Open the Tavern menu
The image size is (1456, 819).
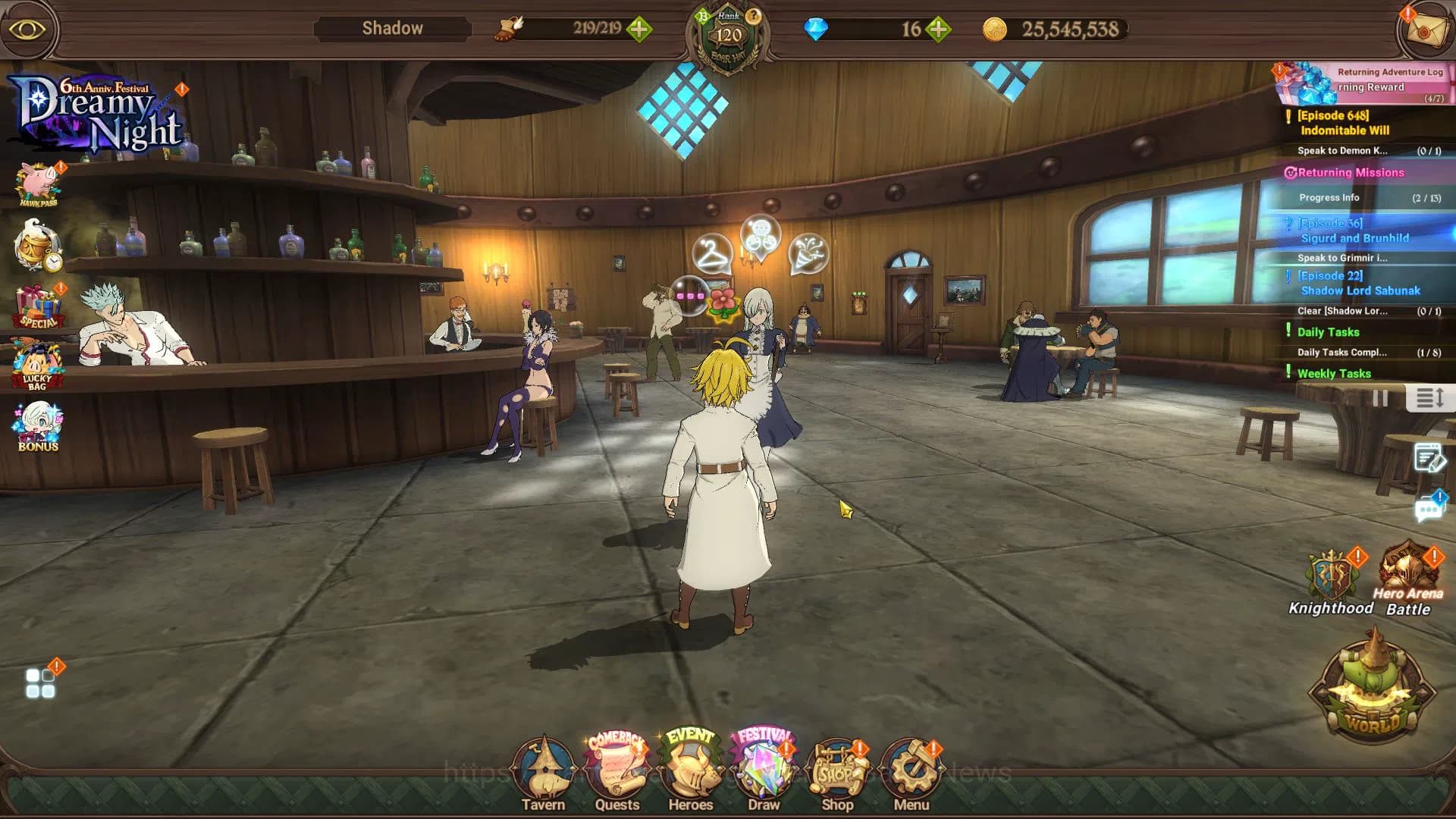tap(543, 773)
